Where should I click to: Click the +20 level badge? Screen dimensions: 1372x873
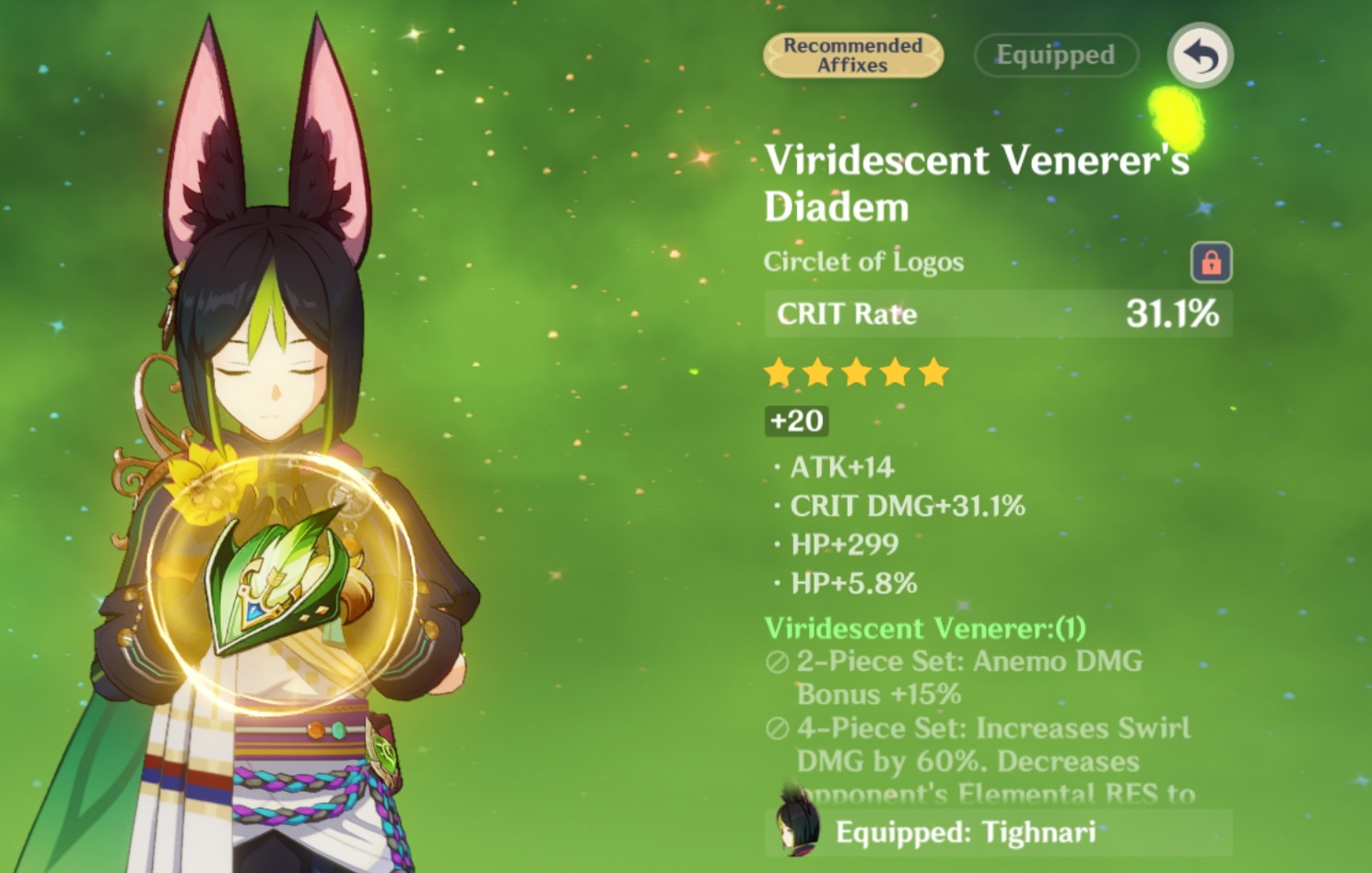point(795,421)
